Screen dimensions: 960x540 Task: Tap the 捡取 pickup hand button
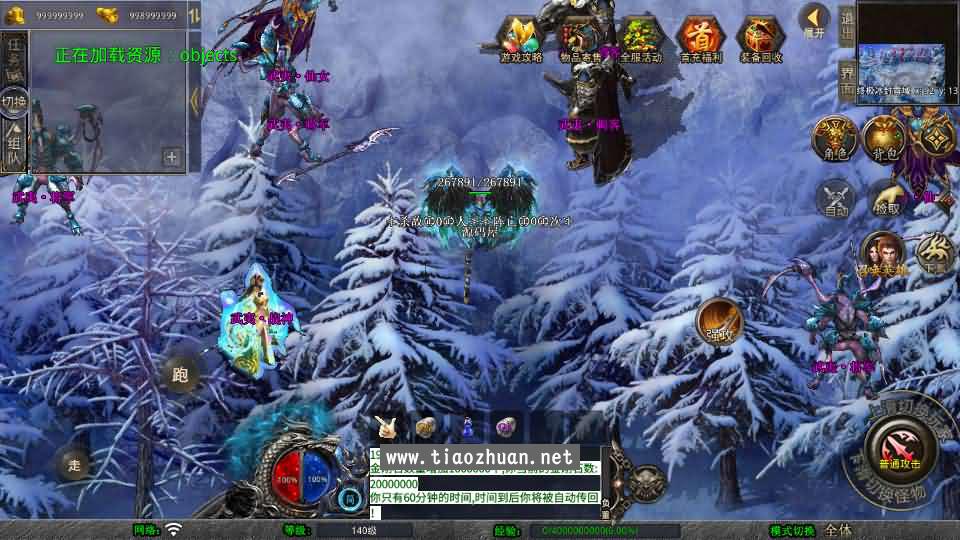tap(886, 198)
